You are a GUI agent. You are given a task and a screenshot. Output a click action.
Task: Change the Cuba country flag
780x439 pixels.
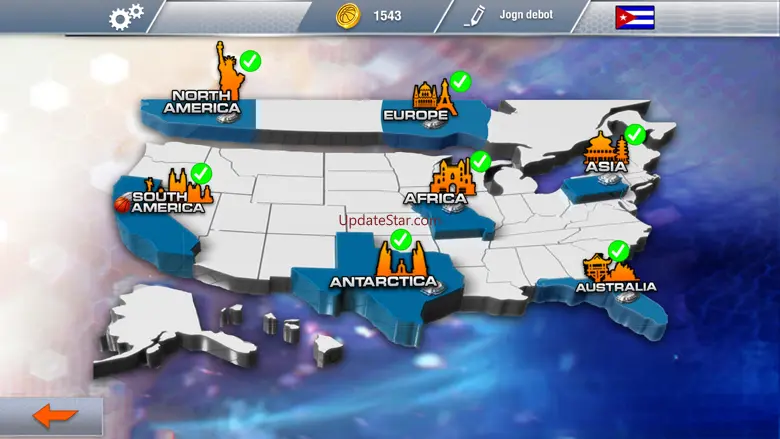(635, 17)
